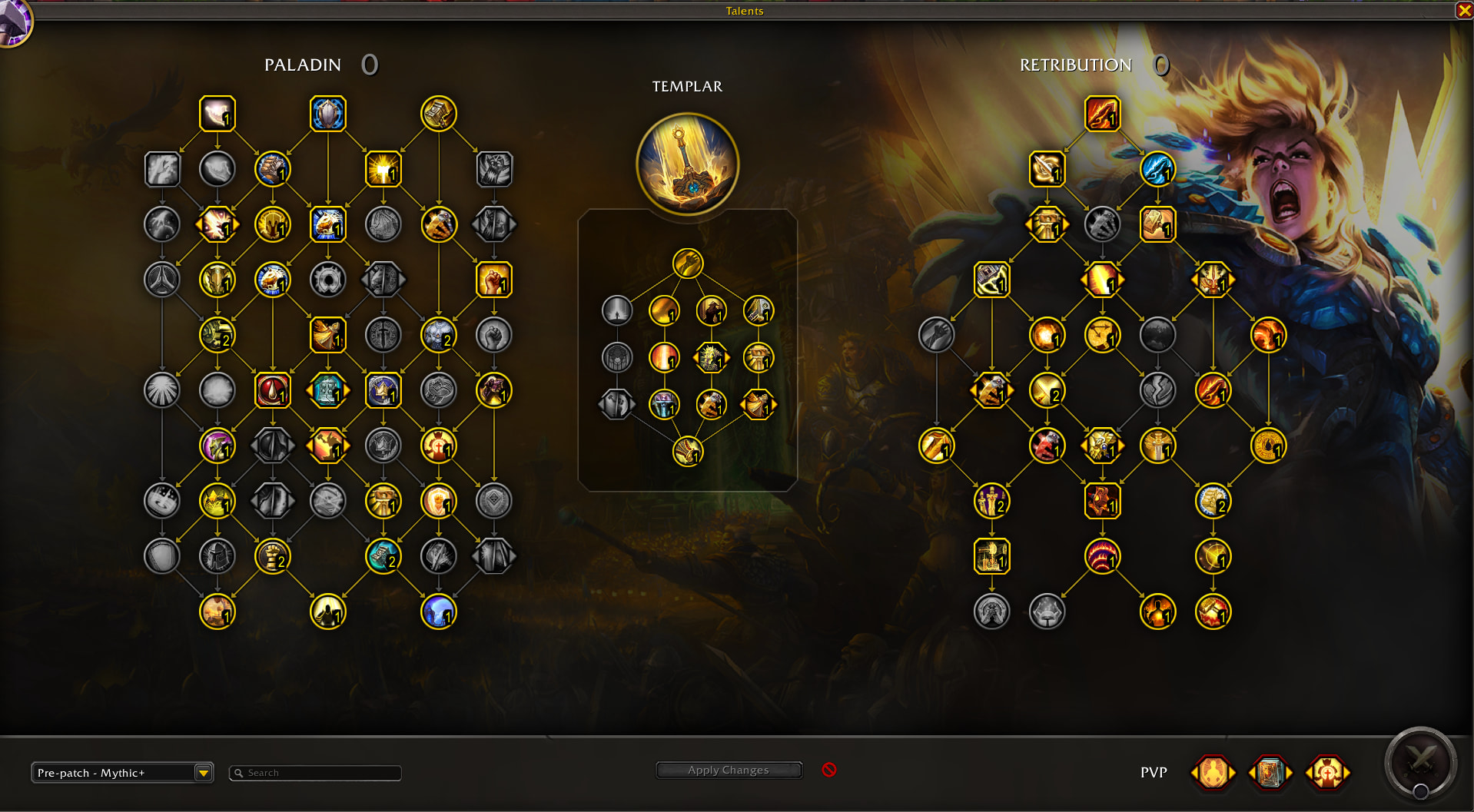1474x812 pixels.
Task: Select the blue shield talent in Paladin tree
Action: (328, 114)
